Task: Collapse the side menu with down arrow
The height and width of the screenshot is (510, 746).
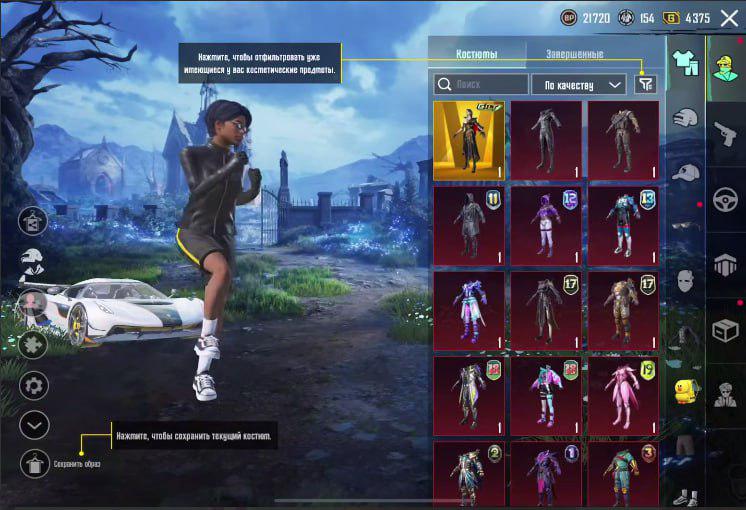Action: pyautogui.click(x=35, y=425)
